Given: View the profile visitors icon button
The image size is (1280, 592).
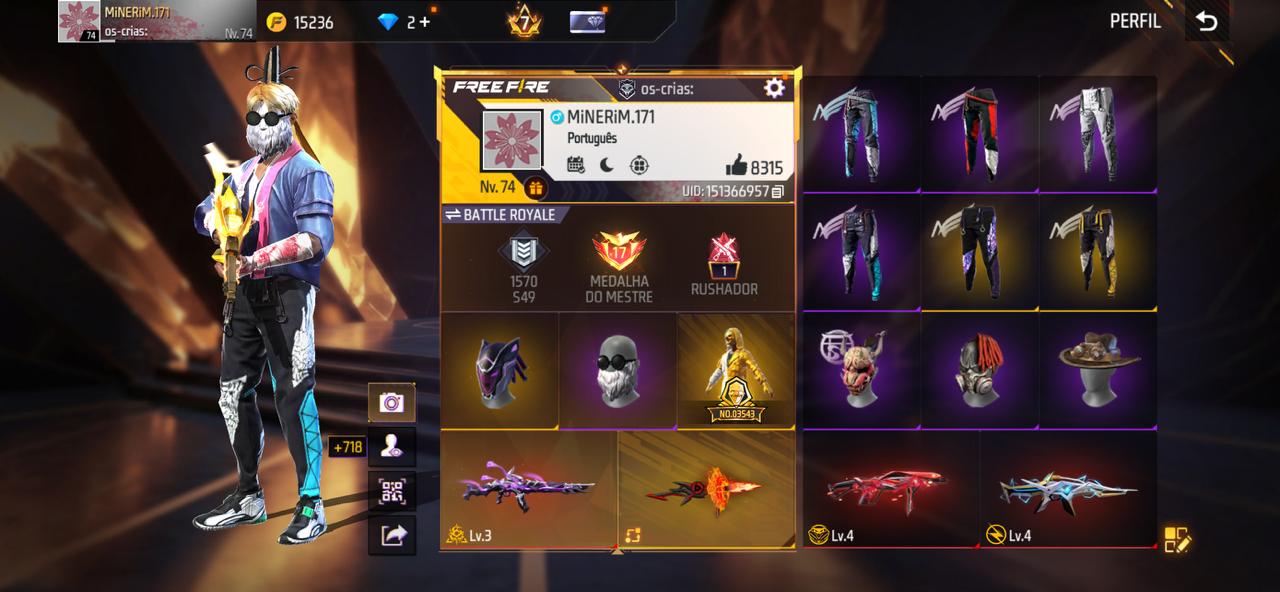Looking at the screenshot, I should tap(392, 446).
